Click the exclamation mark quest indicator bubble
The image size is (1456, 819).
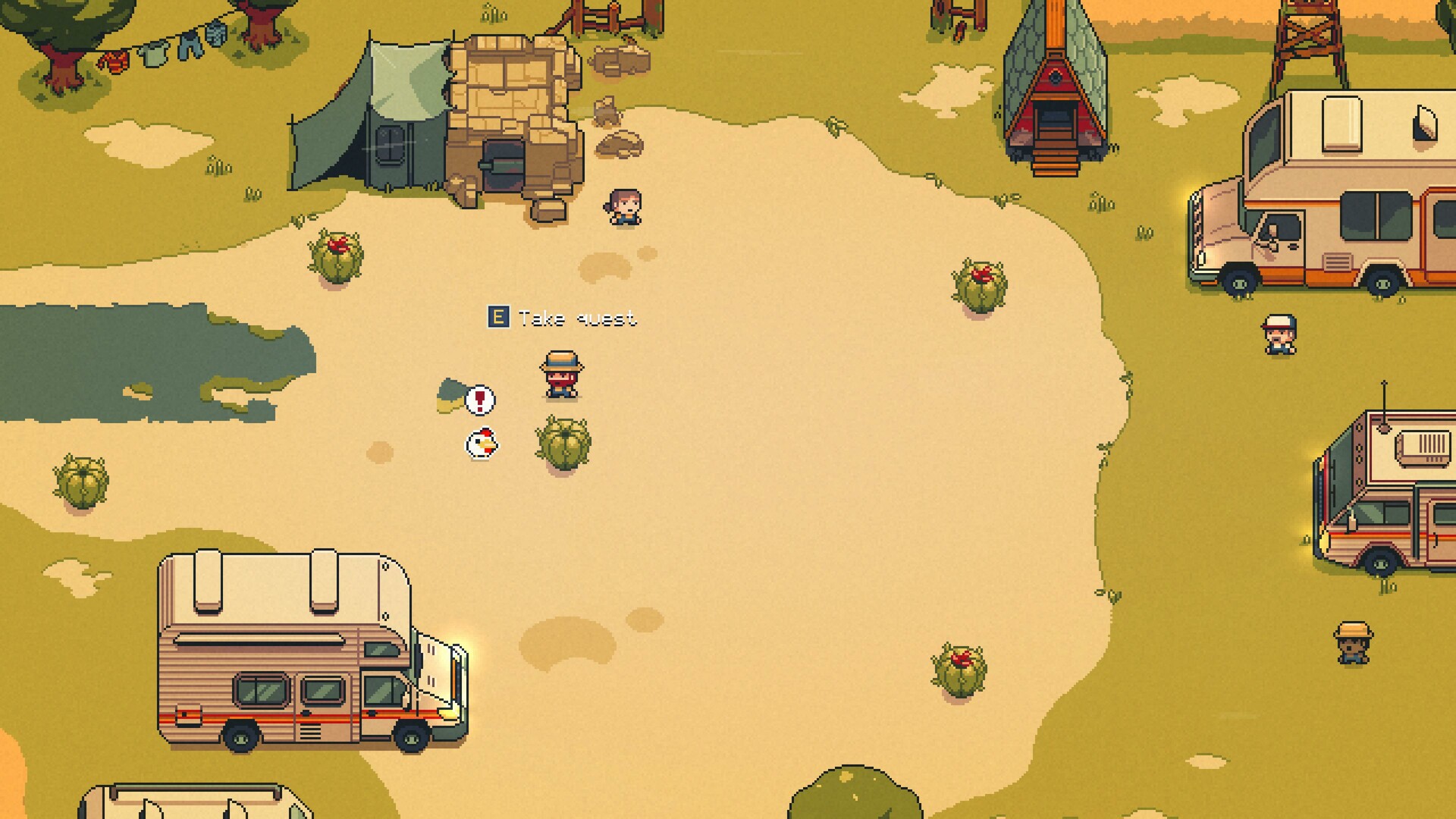[x=480, y=401]
